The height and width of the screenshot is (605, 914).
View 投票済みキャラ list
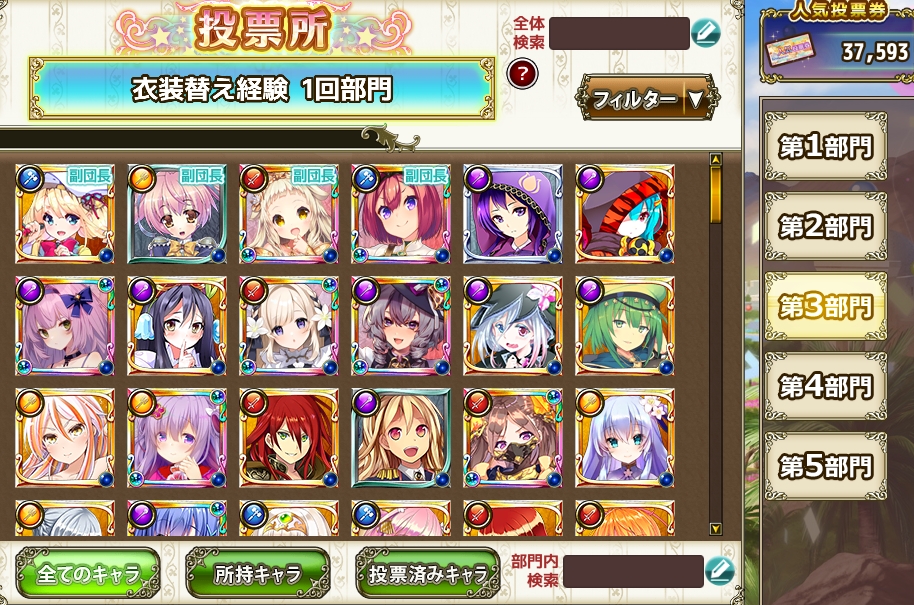pyautogui.click(x=427, y=574)
